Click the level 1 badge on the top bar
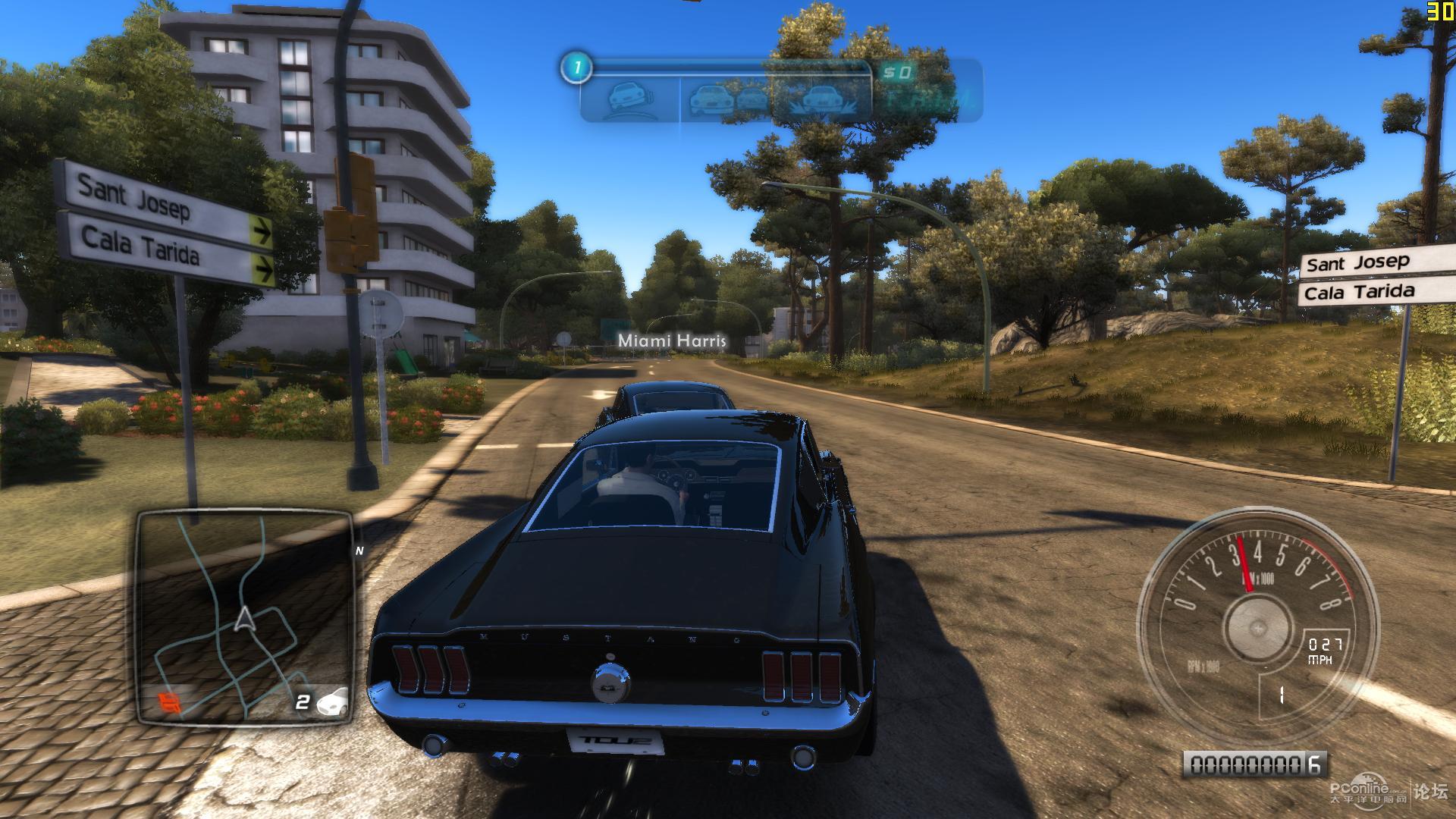Screen dimensions: 1456x819 coord(576,68)
